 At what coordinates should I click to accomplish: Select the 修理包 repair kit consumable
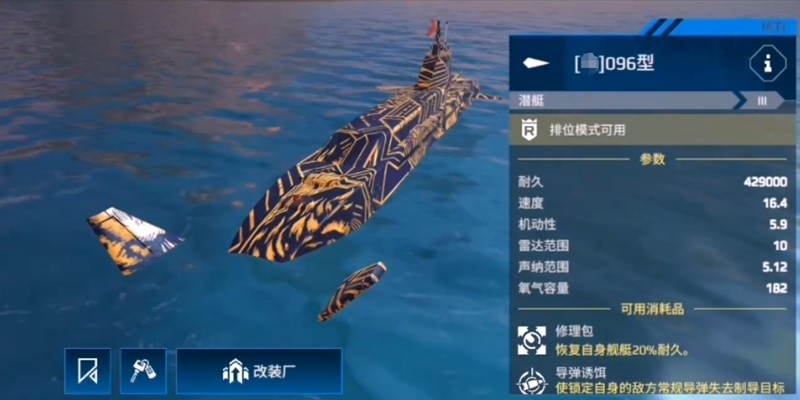532,341
